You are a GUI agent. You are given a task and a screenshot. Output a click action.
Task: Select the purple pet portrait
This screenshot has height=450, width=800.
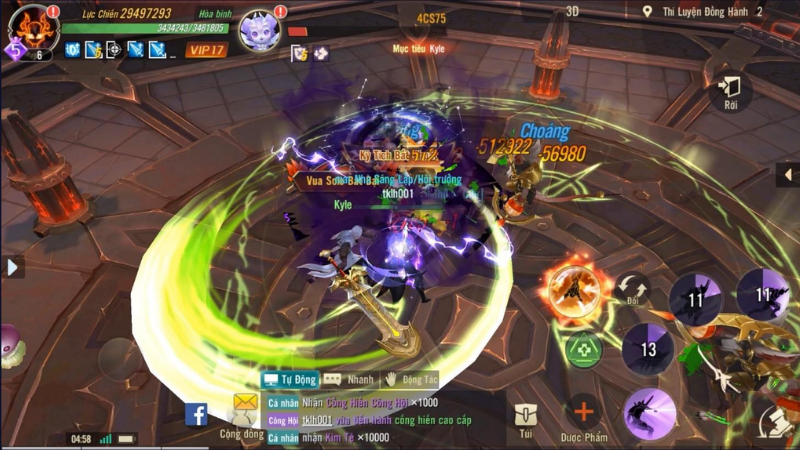coord(260,28)
